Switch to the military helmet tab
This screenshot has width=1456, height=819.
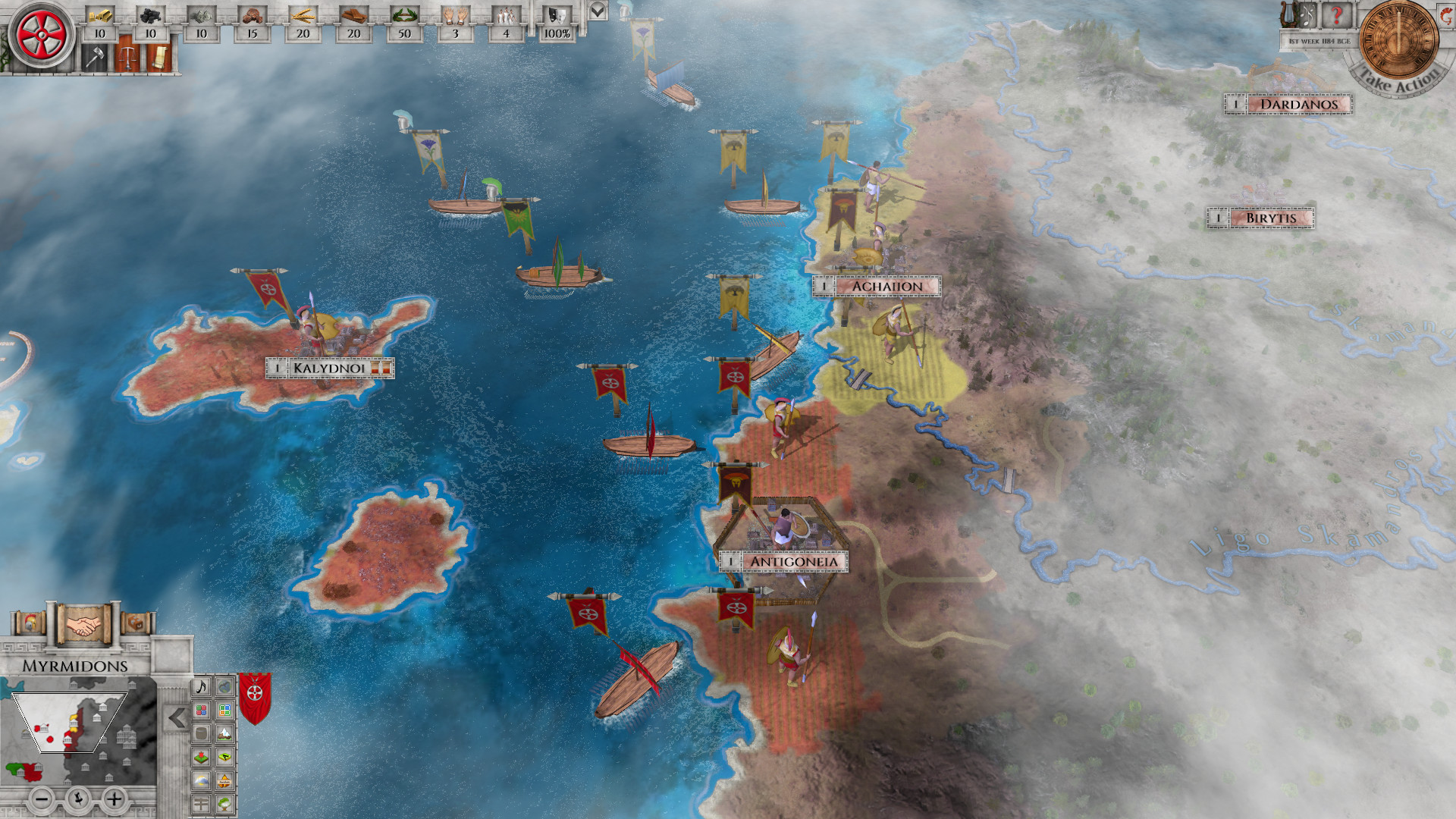(30, 623)
